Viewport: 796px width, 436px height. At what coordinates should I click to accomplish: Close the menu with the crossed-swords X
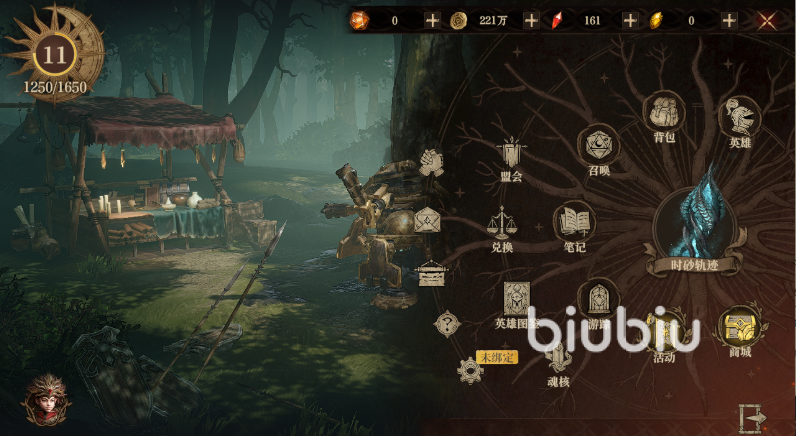[768, 20]
